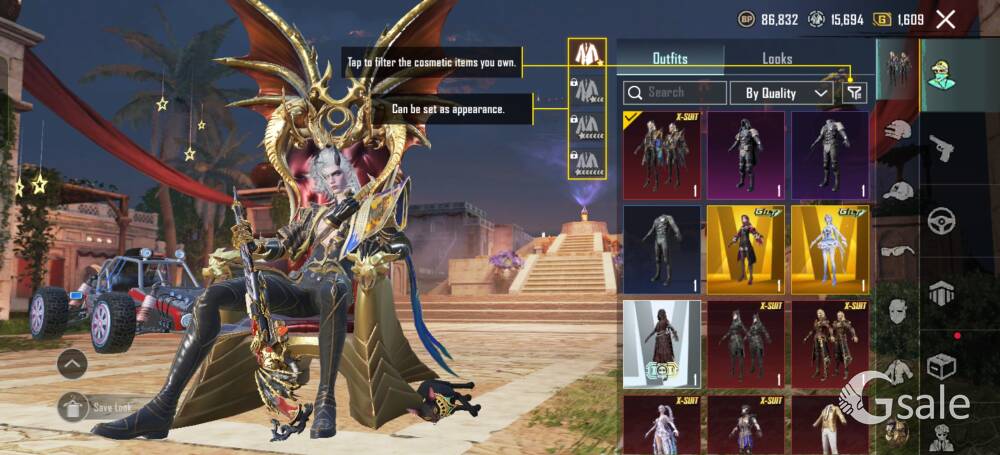Select the white-haired gilt outfit tile
Image resolution: width=1000 pixels, height=455 pixels.
(829, 250)
